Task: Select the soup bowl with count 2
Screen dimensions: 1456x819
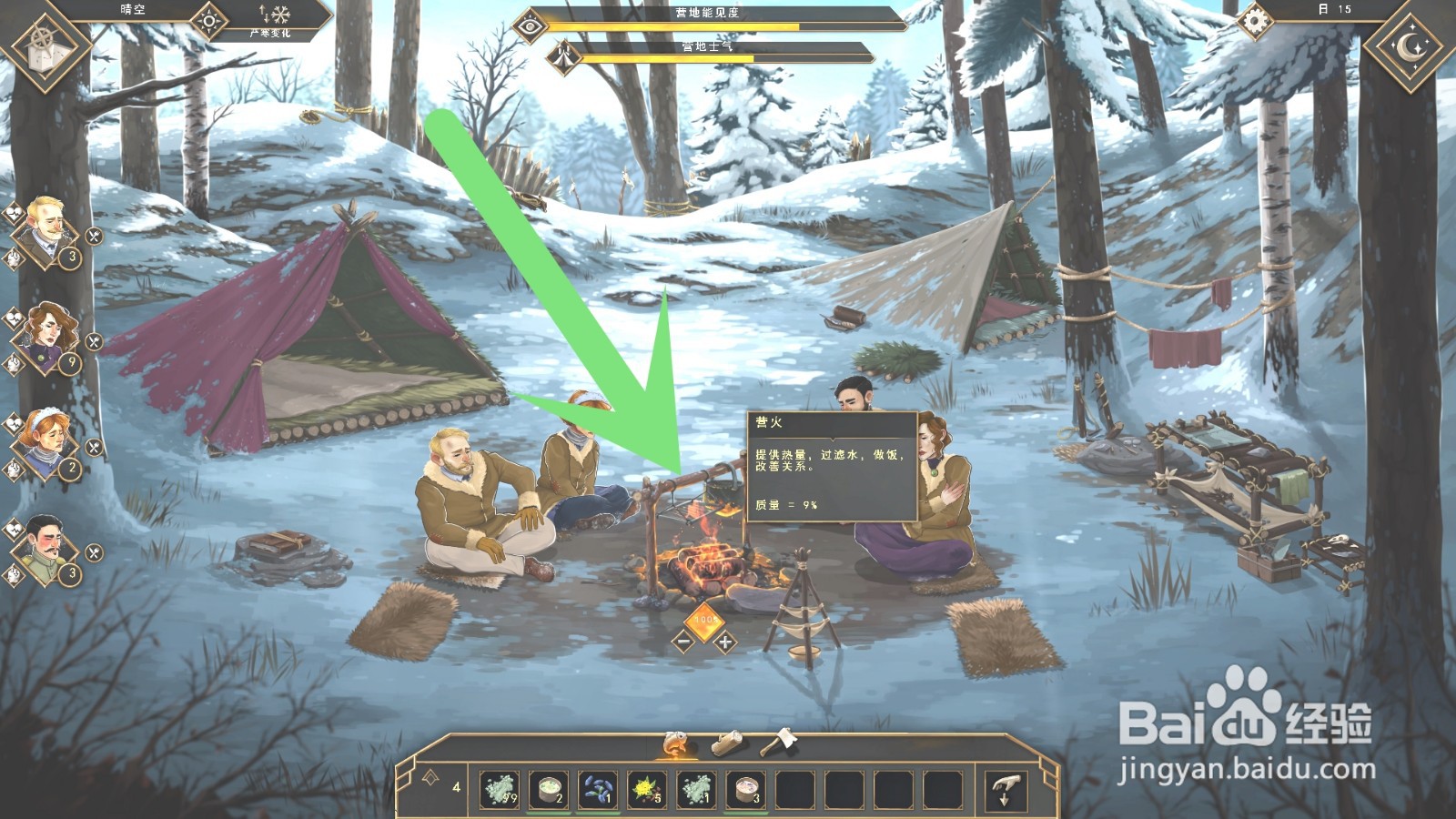Action: click(549, 789)
